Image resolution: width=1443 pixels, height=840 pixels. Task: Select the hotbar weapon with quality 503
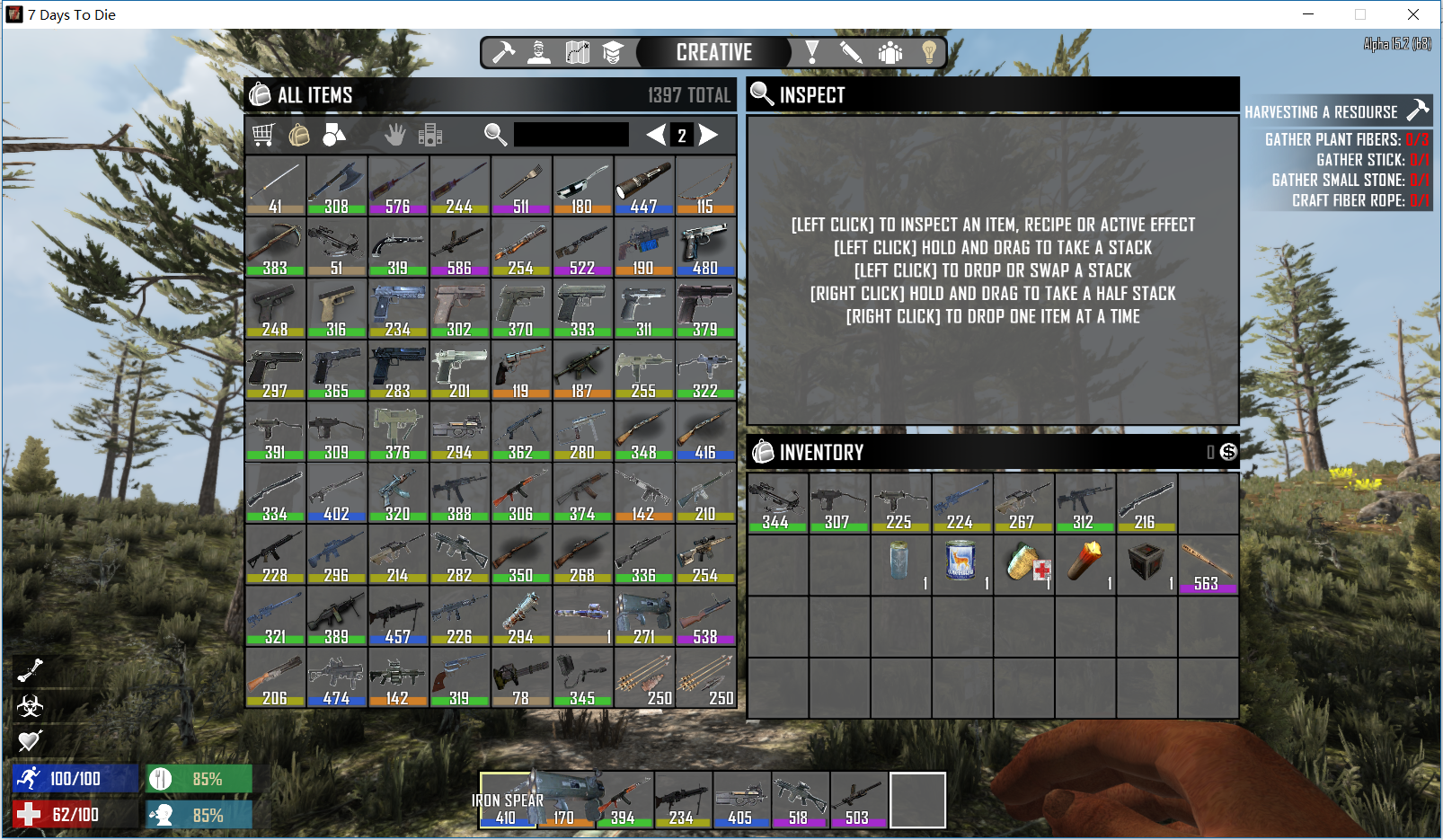pos(857,799)
